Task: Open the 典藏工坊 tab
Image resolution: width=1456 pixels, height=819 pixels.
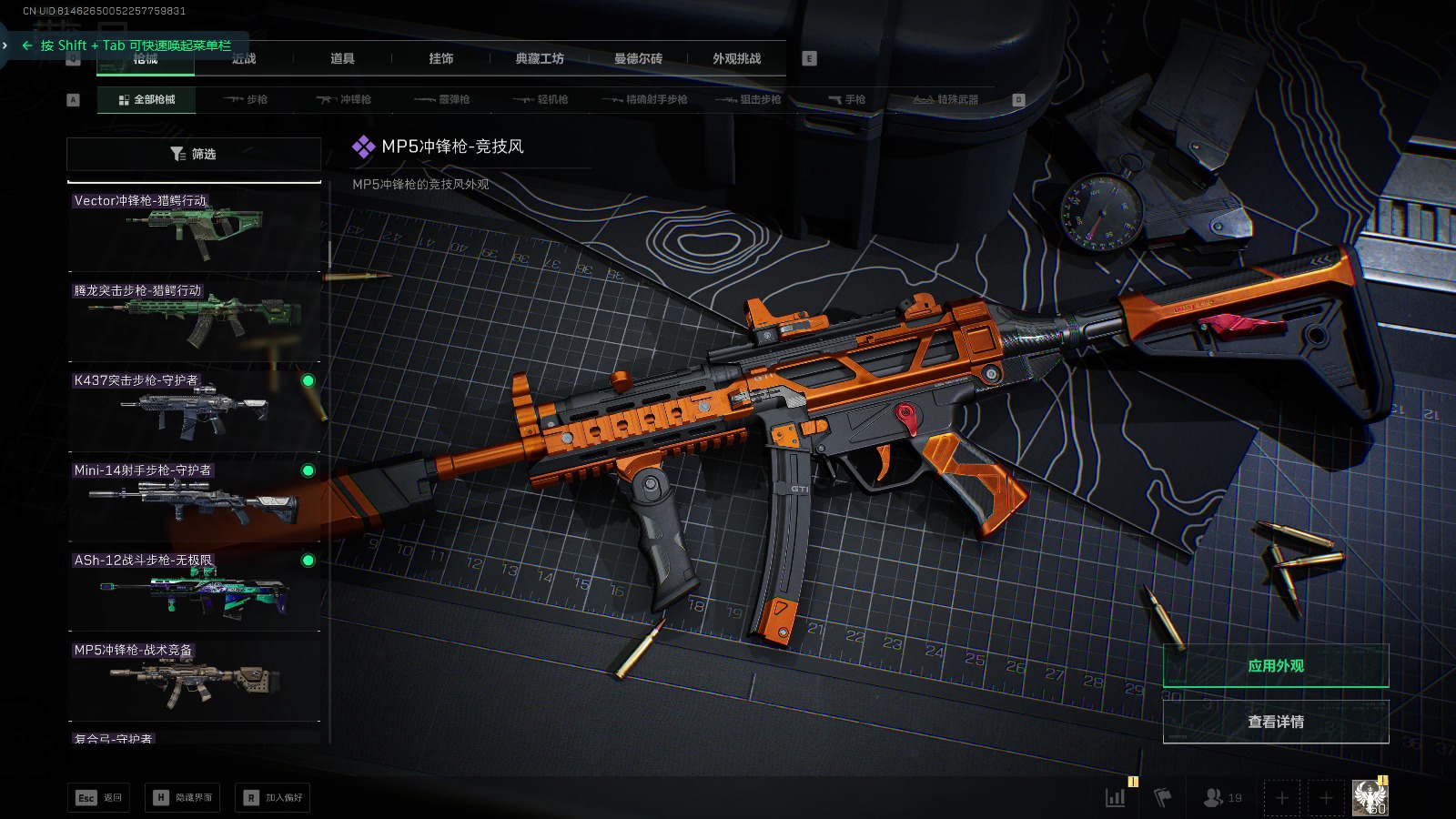Action: [540, 59]
